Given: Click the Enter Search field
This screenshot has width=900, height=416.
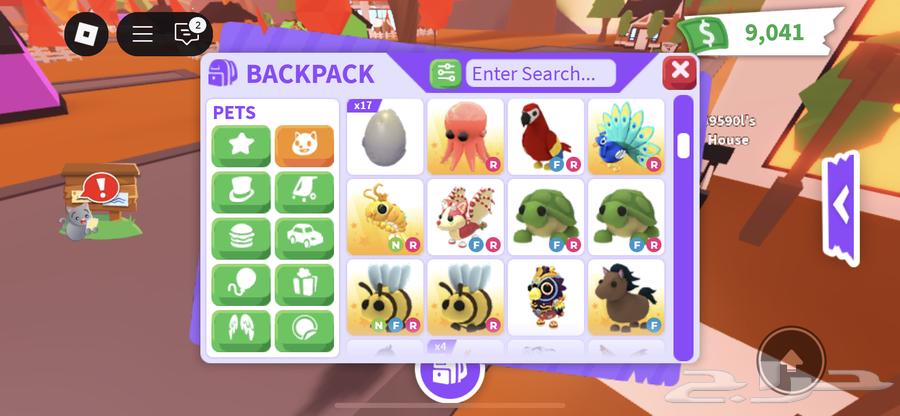Looking at the screenshot, I should pyautogui.click(x=541, y=74).
